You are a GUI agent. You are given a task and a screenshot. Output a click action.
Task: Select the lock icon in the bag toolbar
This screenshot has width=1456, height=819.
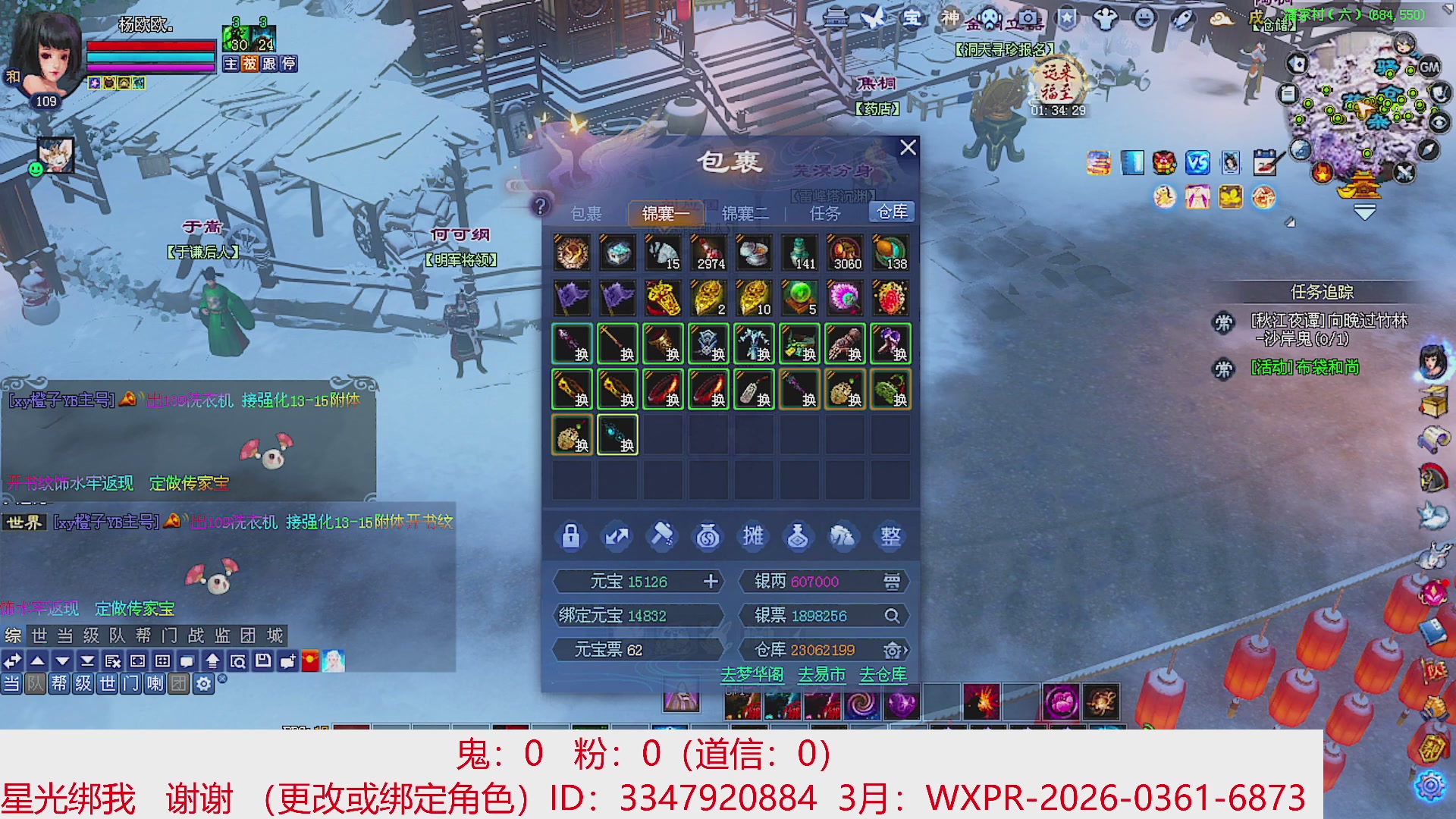click(x=571, y=536)
